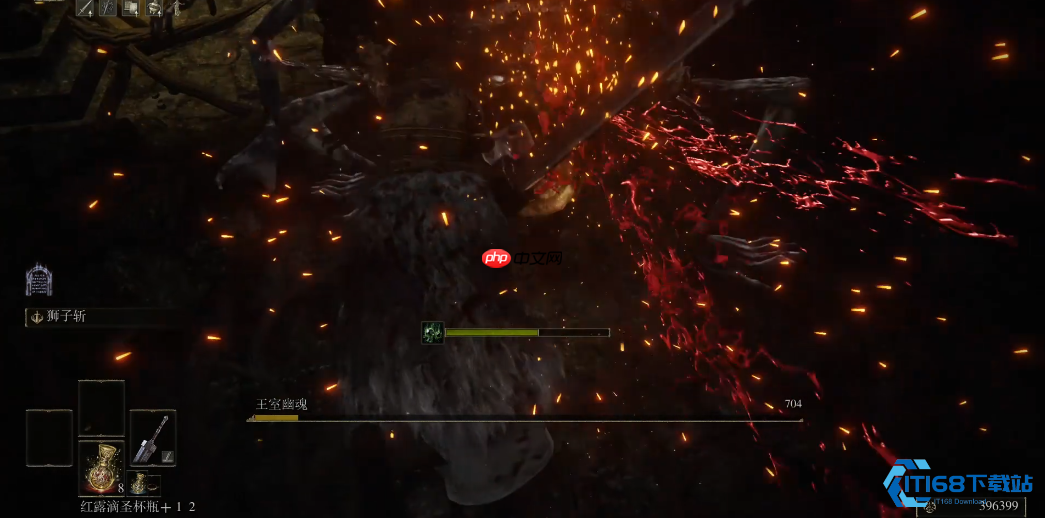Choose the small blue flask pouch icon
The height and width of the screenshot is (518, 1045).
pos(141,484)
